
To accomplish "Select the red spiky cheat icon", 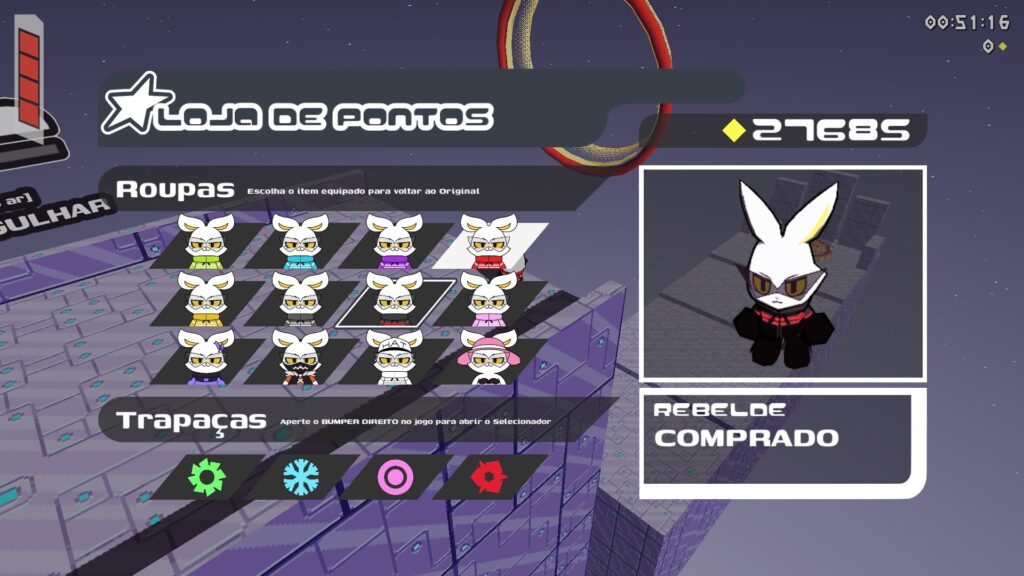I will tap(488, 478).
